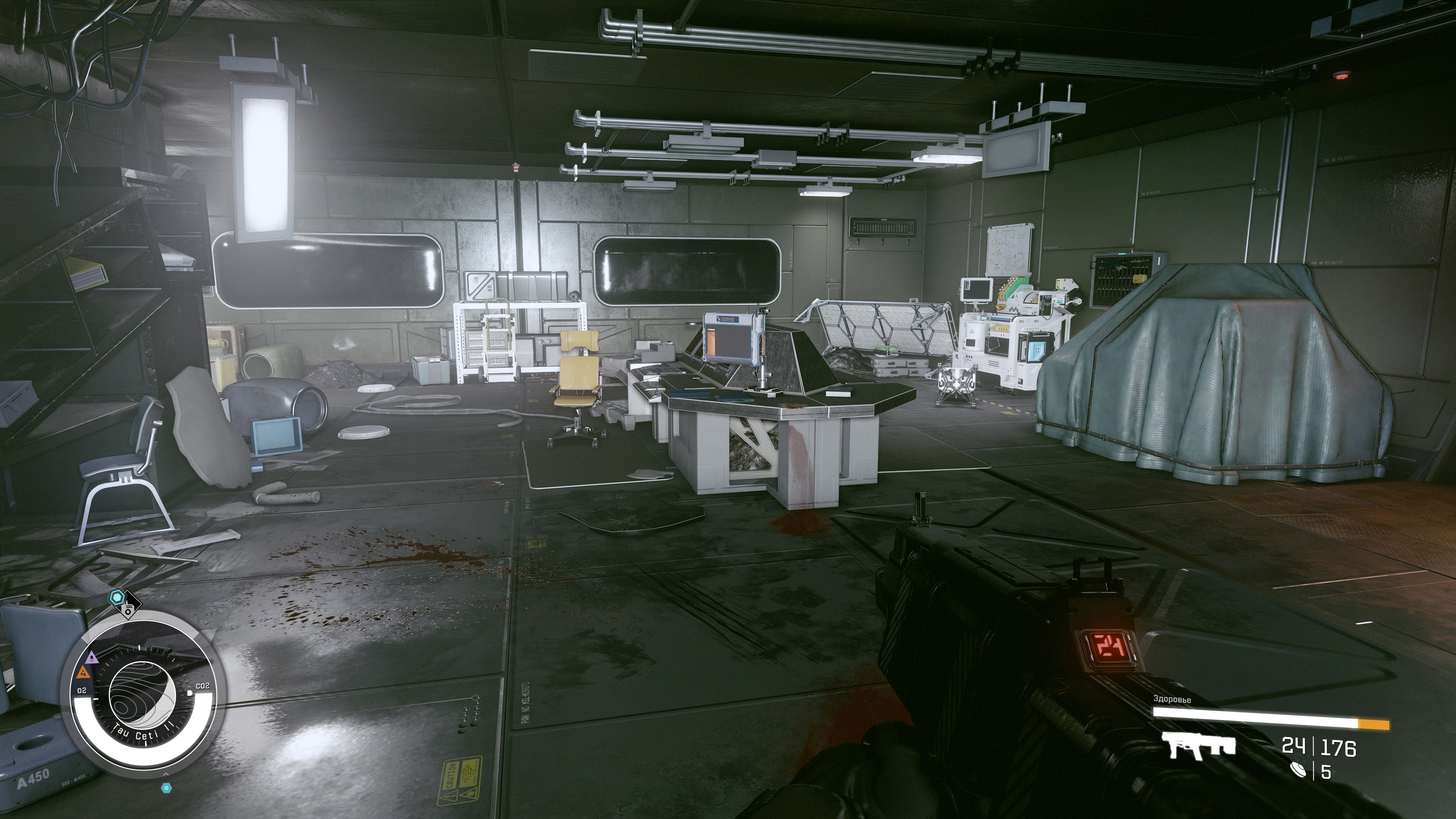Screen dimensions: 1456x819
Task: Click the cyan hexagon marker below the compass
Action: point(166,788)
